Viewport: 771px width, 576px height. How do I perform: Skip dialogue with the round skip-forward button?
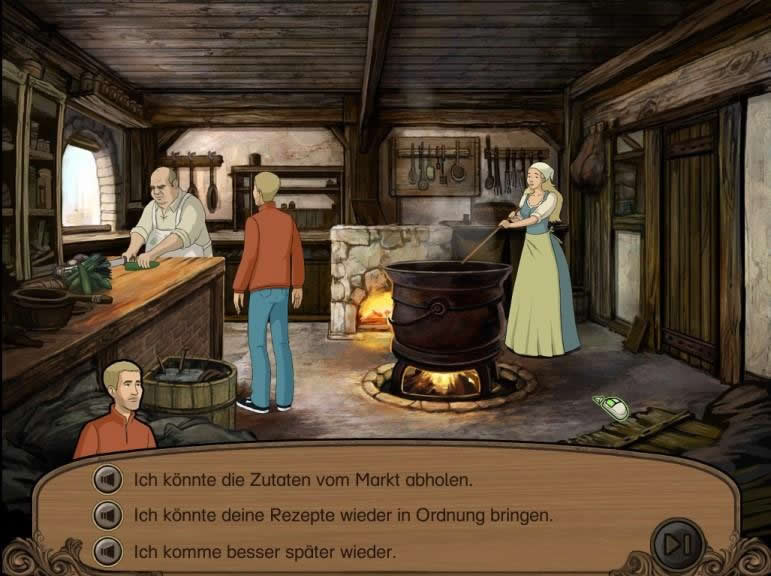point(677,543)
